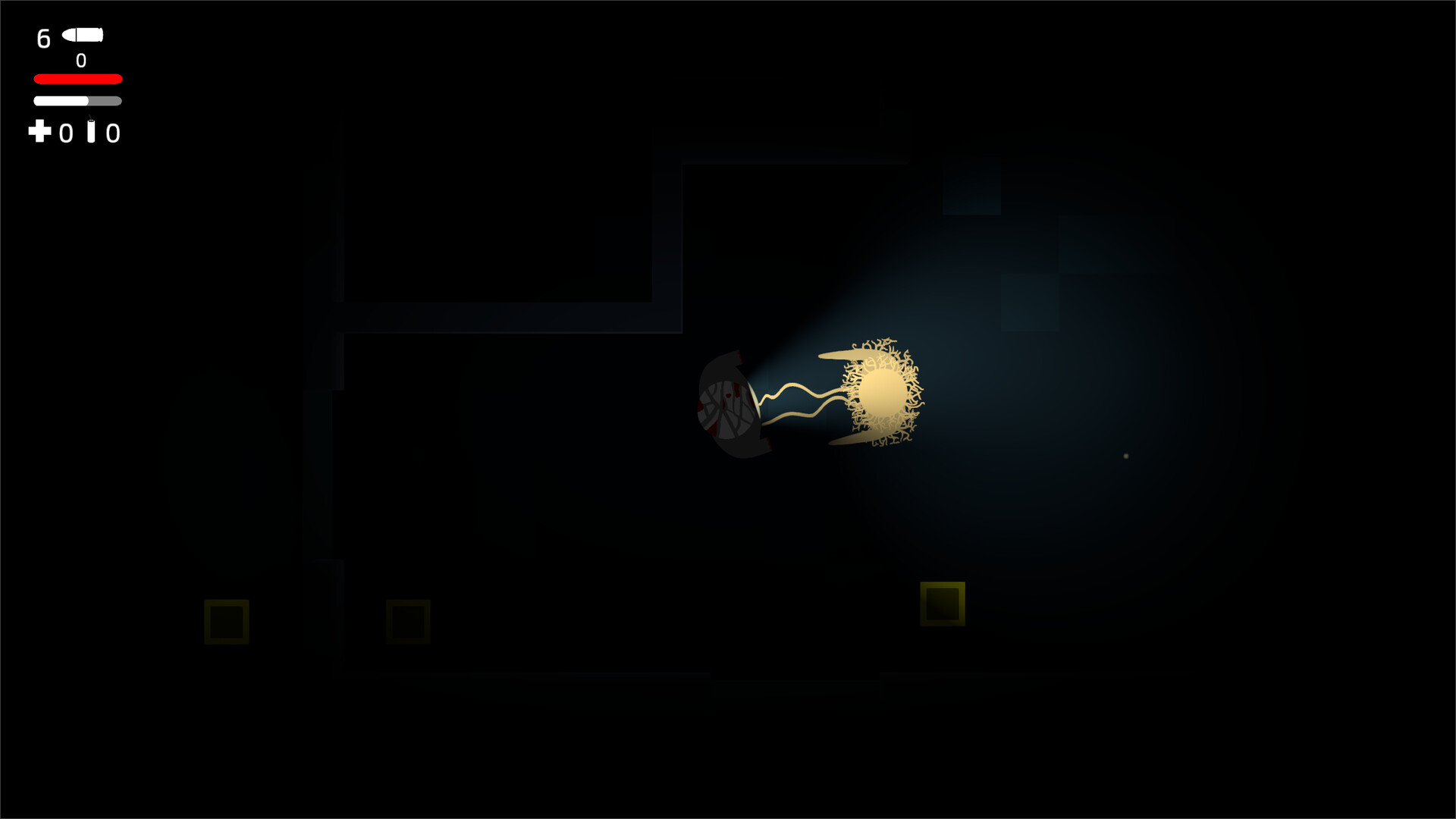Click the reserve ammo zero below the bullet
The image size is (1456, 819).
tap(80, 61)
